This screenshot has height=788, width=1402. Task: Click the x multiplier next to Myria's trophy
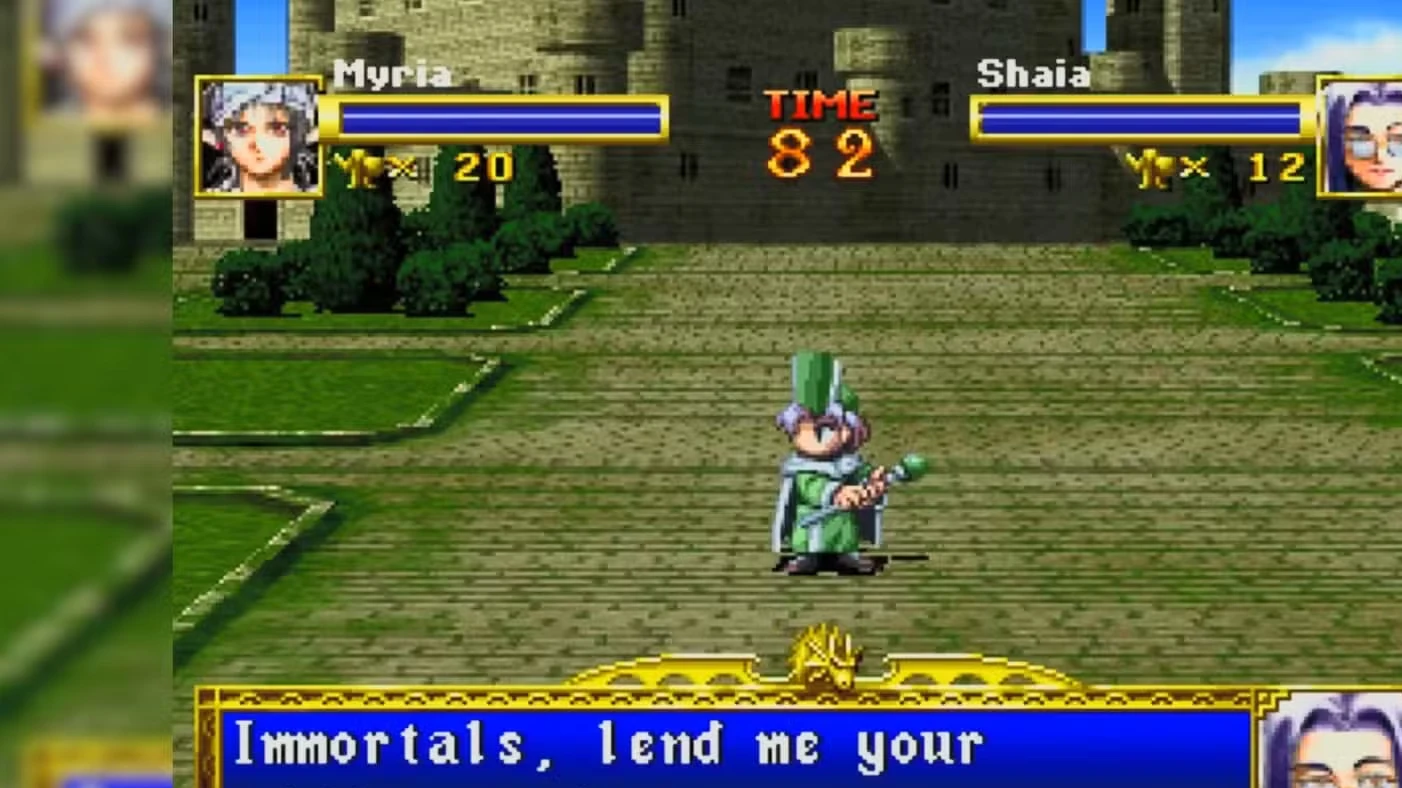[x=398, y=168]
